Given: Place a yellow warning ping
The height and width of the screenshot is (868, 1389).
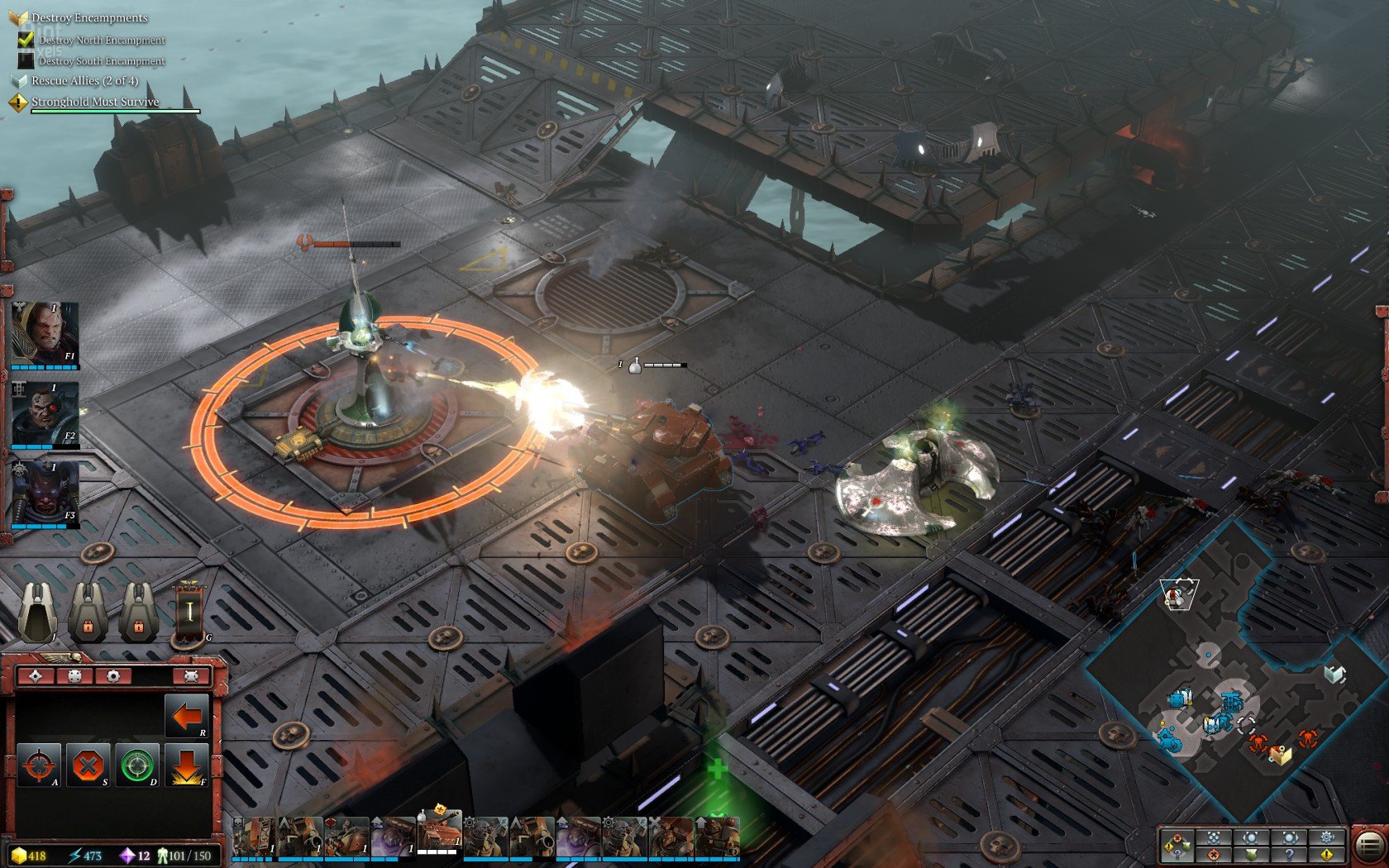Looking at the screenshot, I should [1327, 855].
